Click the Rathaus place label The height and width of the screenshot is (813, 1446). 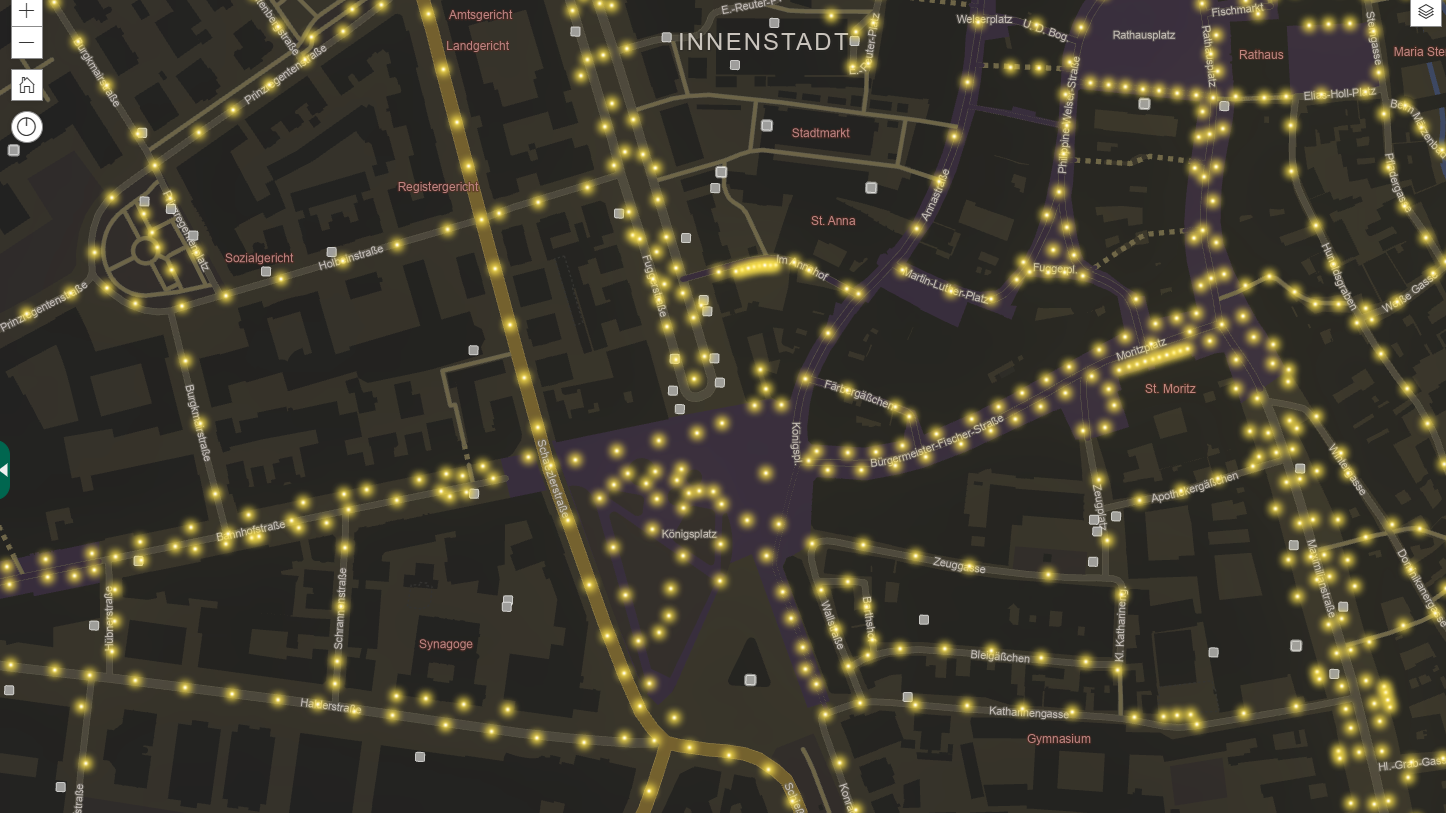pos(1261,55)
